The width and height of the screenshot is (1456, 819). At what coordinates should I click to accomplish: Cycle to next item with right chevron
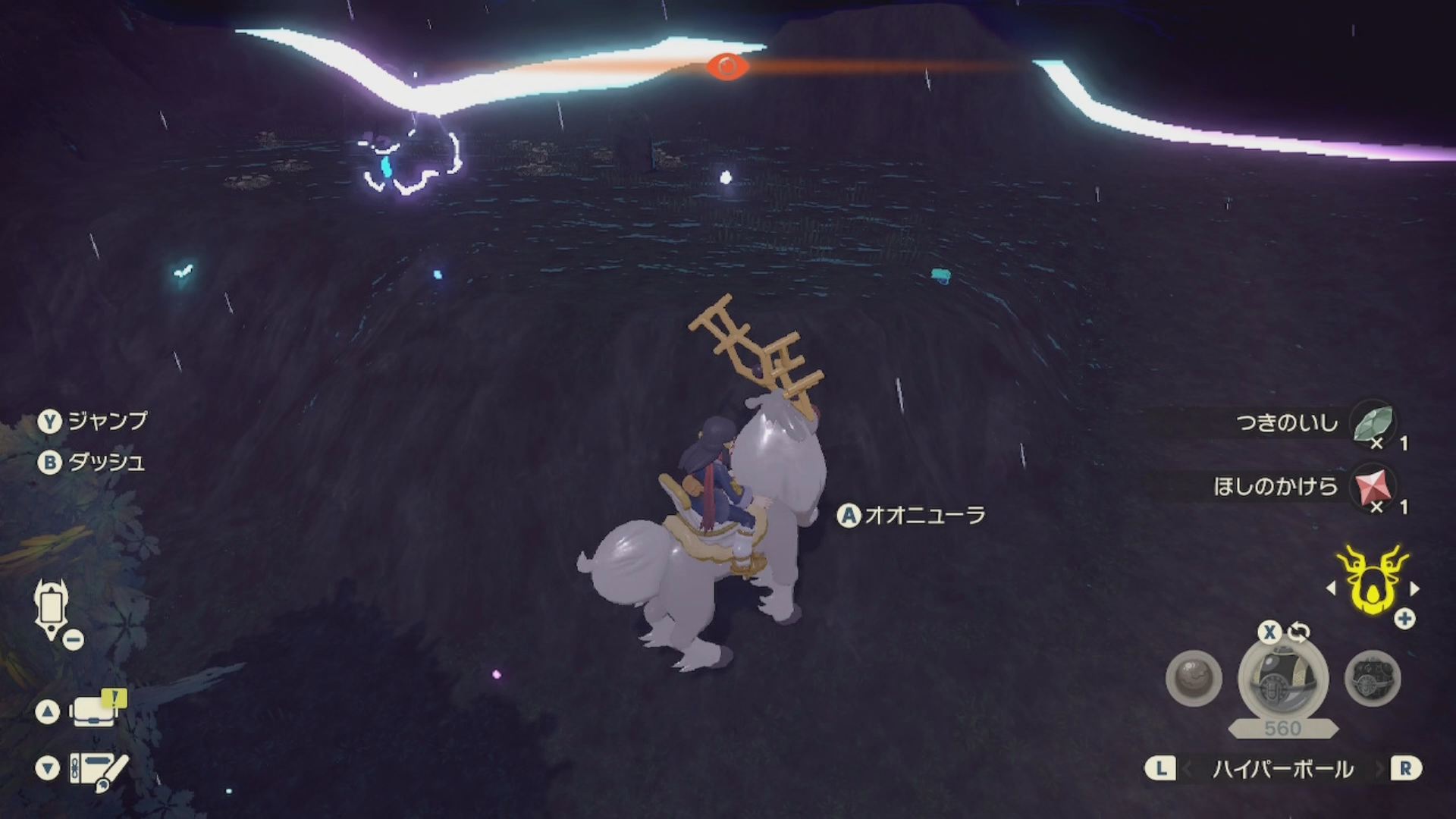tap(1378, 769)
